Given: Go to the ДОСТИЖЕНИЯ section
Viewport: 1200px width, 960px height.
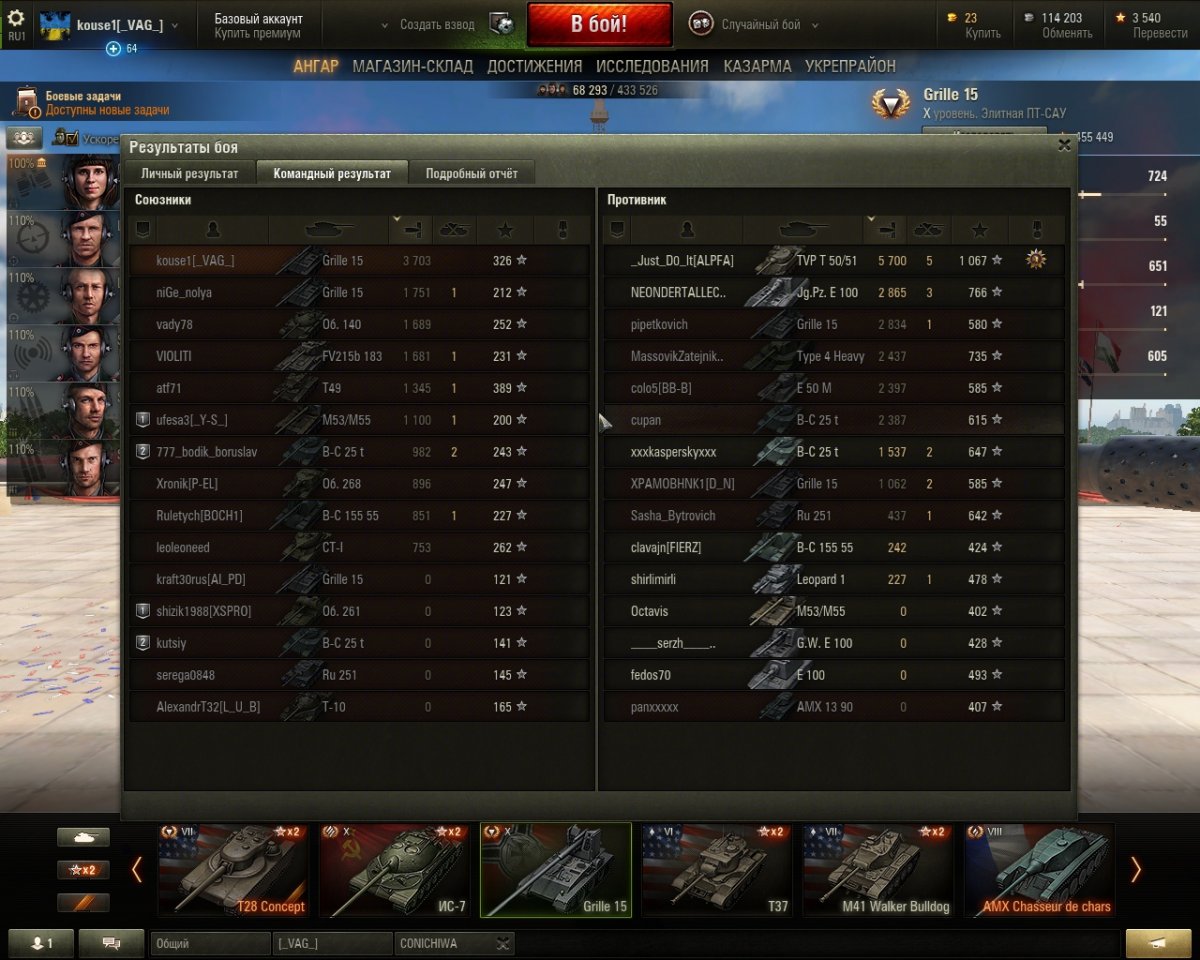Looking at the screenshot, I should pyautogui.click(x=534, y=66).
